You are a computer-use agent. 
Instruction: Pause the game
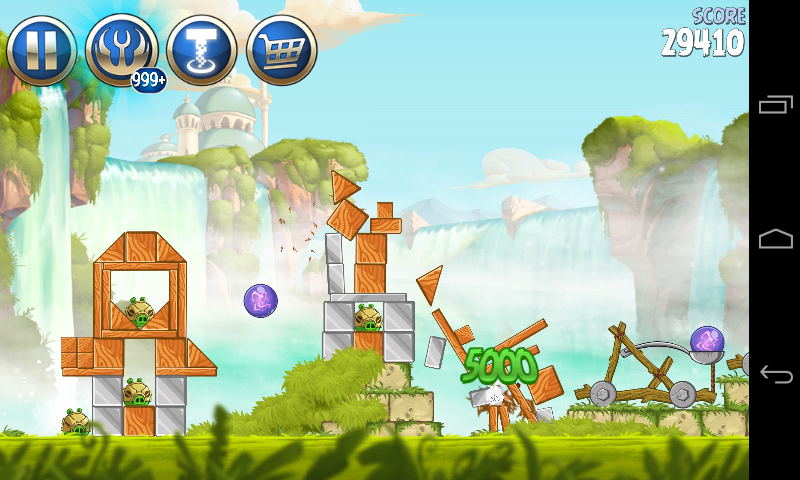coord(41,50)
